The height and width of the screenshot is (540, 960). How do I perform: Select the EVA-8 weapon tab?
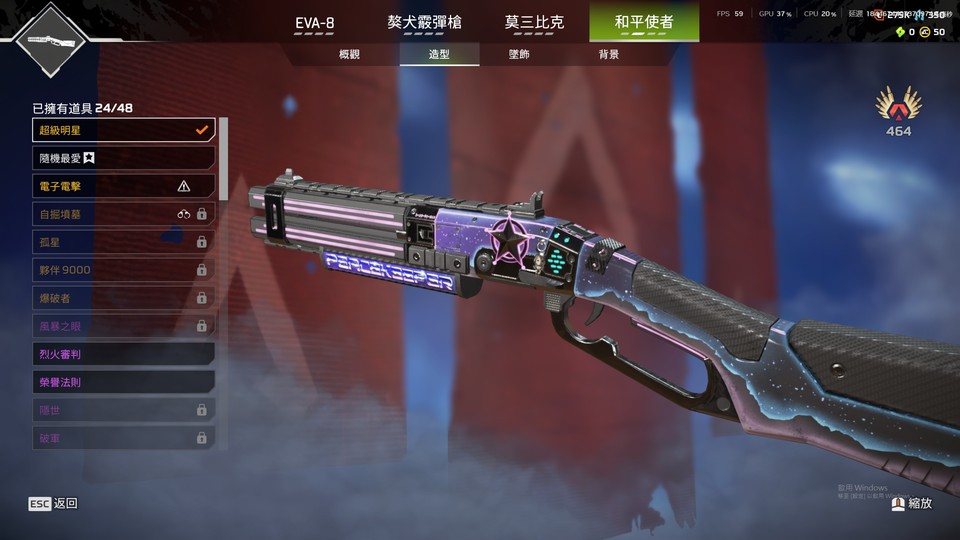(x=314, y=22)
